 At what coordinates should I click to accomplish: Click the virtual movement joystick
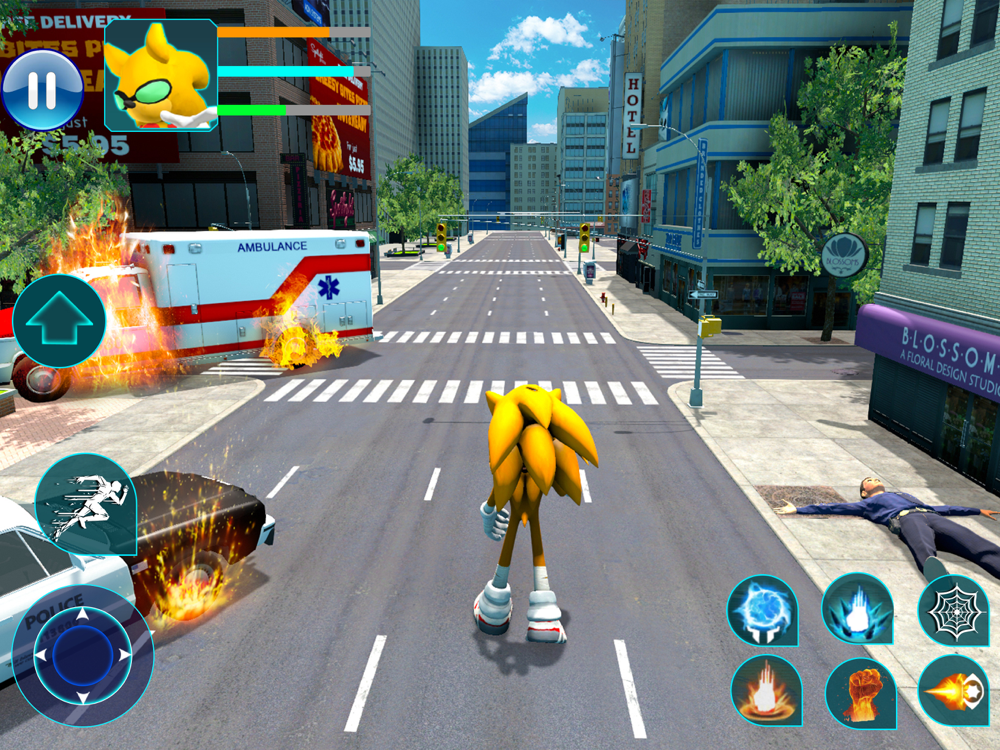tap(83, 655)
